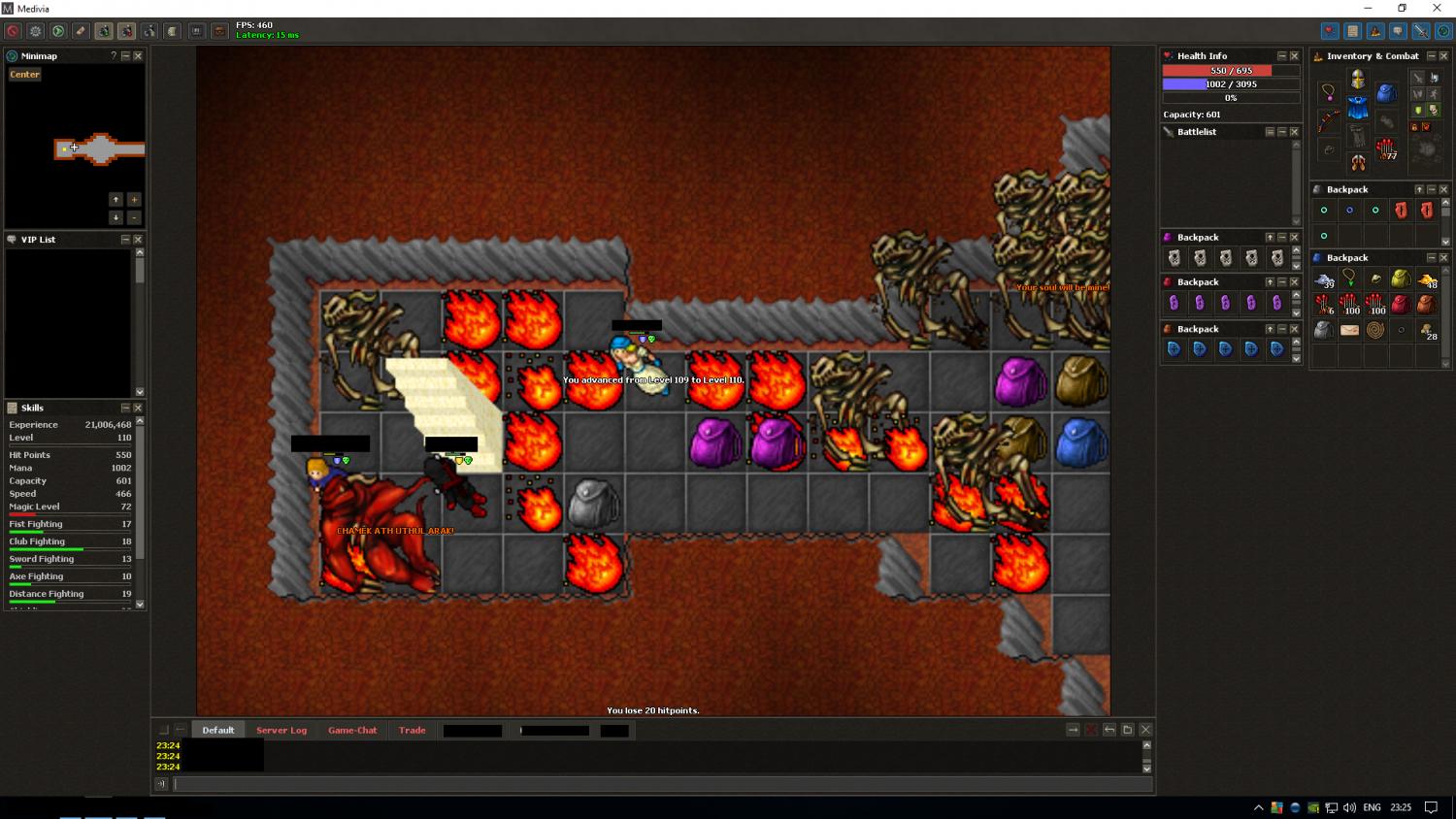Select the Trade chat tab

pos(412,731)
